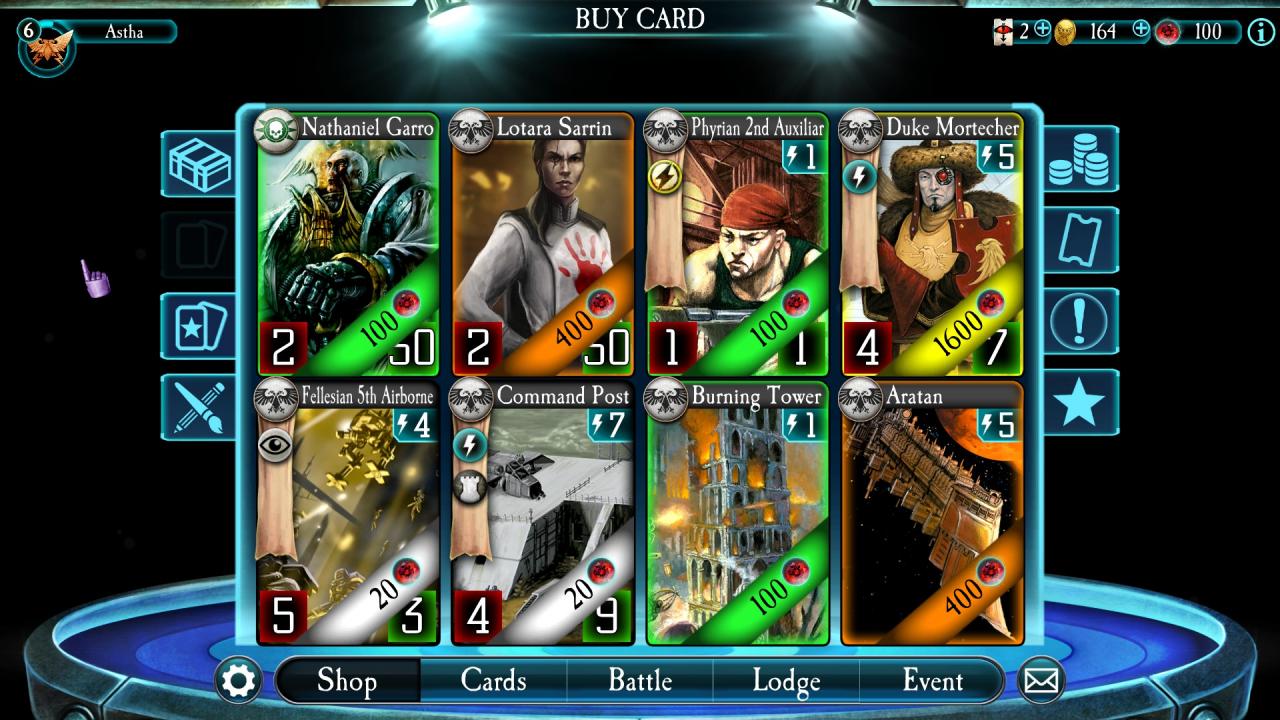Buy the Lotara Sarrin card
This screenshot has height=720, width=1280.
[542, 245]
